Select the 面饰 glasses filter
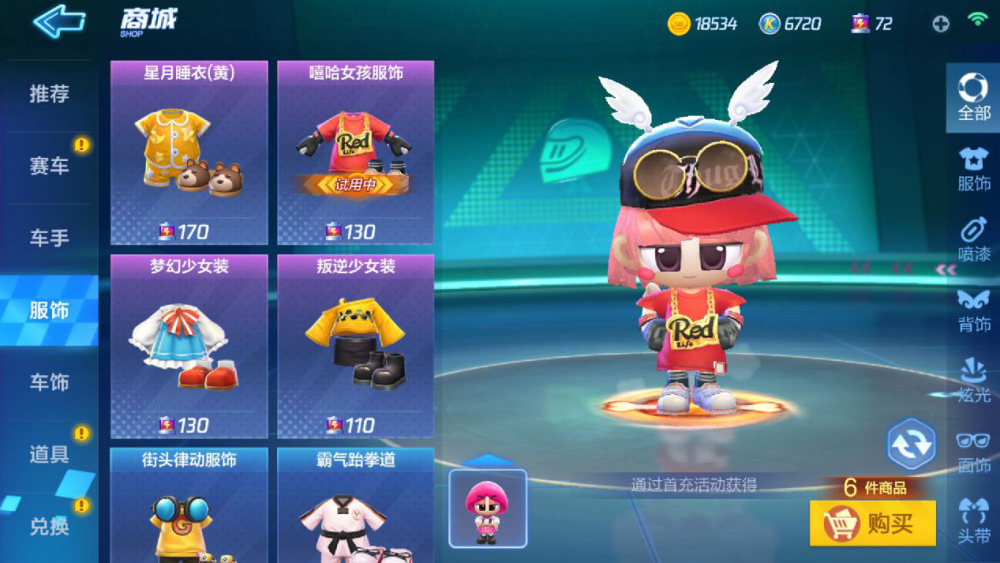1000x563 pixels. pyautogui.click(x=973, y=450)
